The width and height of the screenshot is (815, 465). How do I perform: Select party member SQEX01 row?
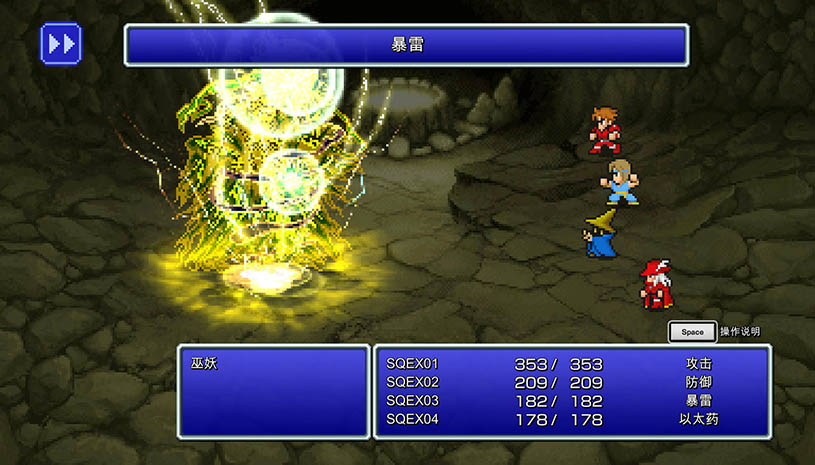[412, 364]
